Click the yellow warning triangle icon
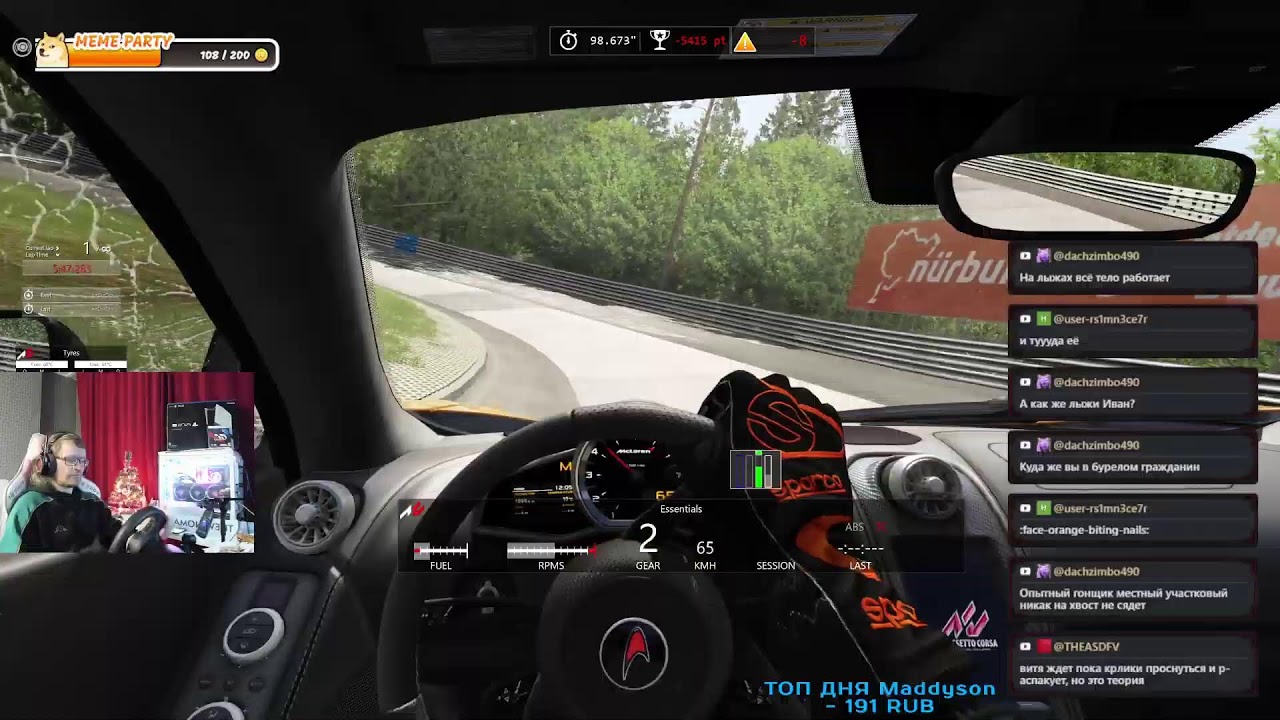The image size is (1280, 720). point(745,41)
